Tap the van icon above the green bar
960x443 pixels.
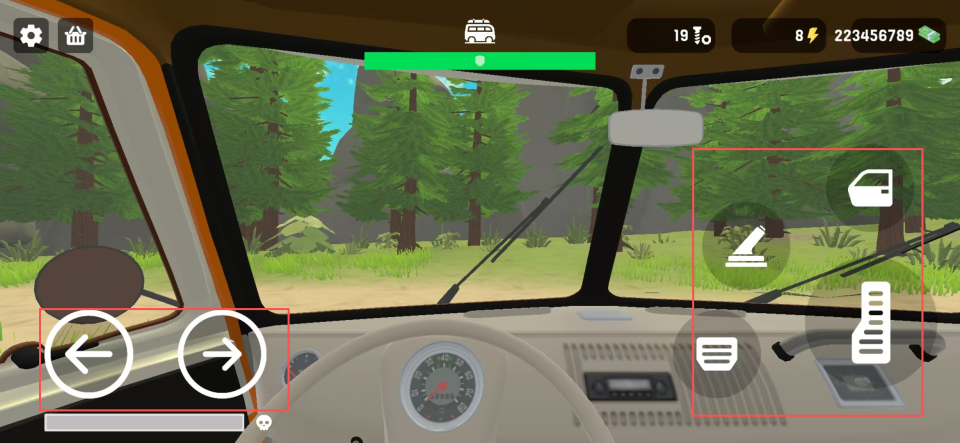[480, 32]
